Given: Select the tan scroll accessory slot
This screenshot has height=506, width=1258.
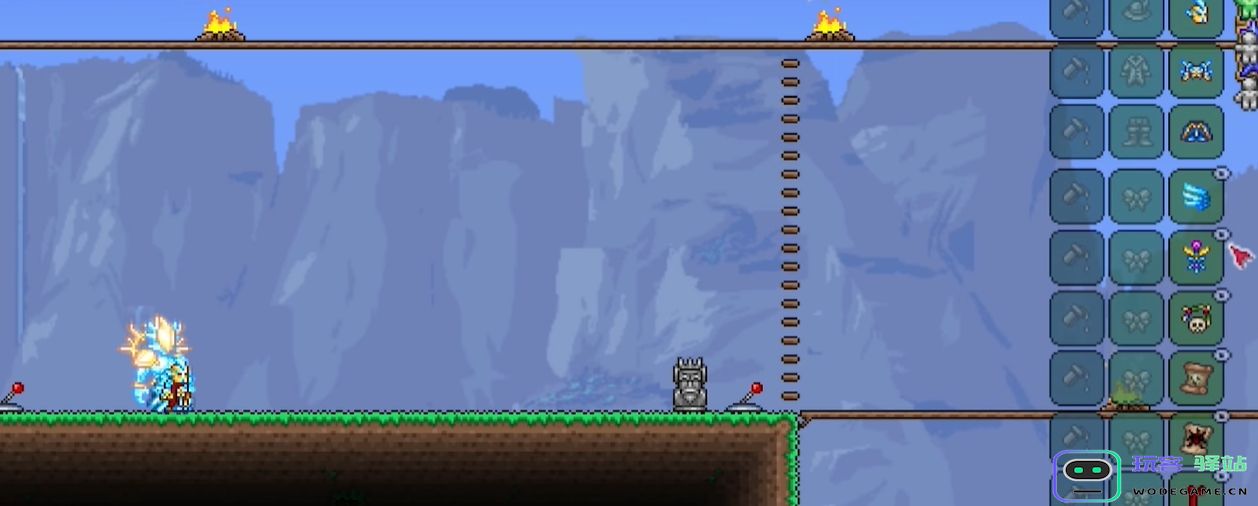Looking at the screenshot, I should point(1196,377).
